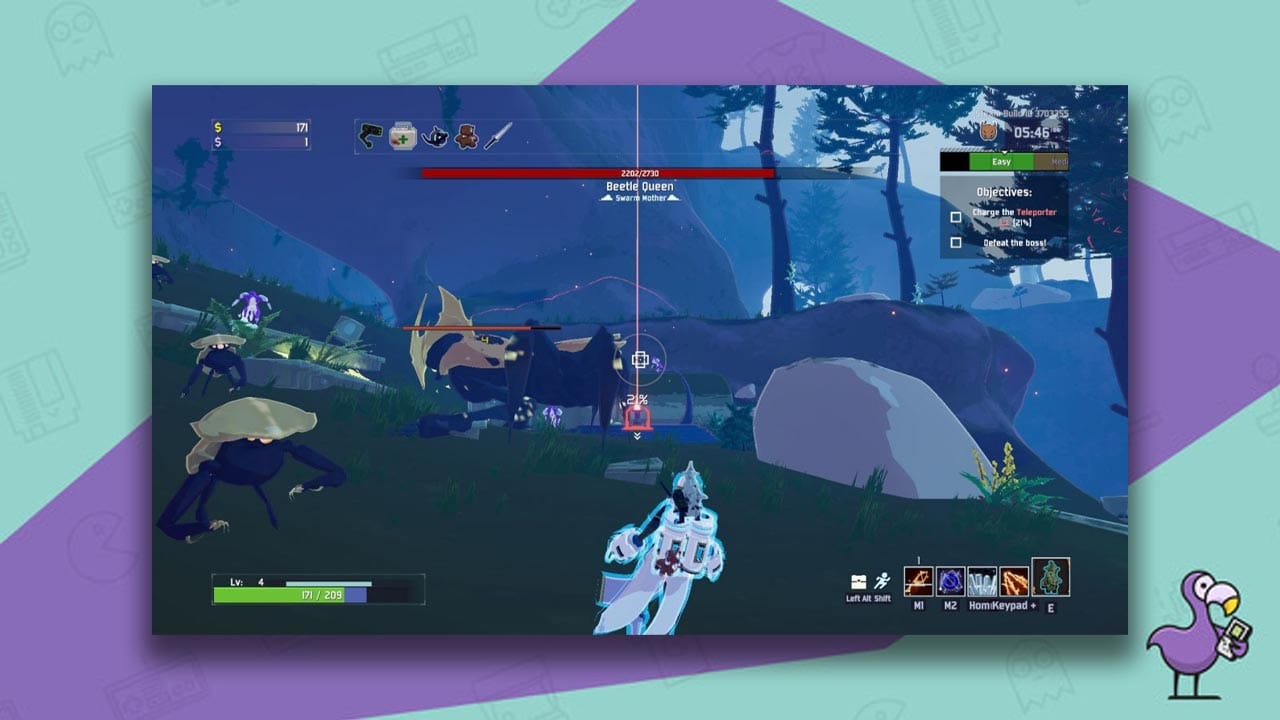Open the equipment slot icon labeled E
This screenshot has width=1280, height=720.
(1050, 578)
